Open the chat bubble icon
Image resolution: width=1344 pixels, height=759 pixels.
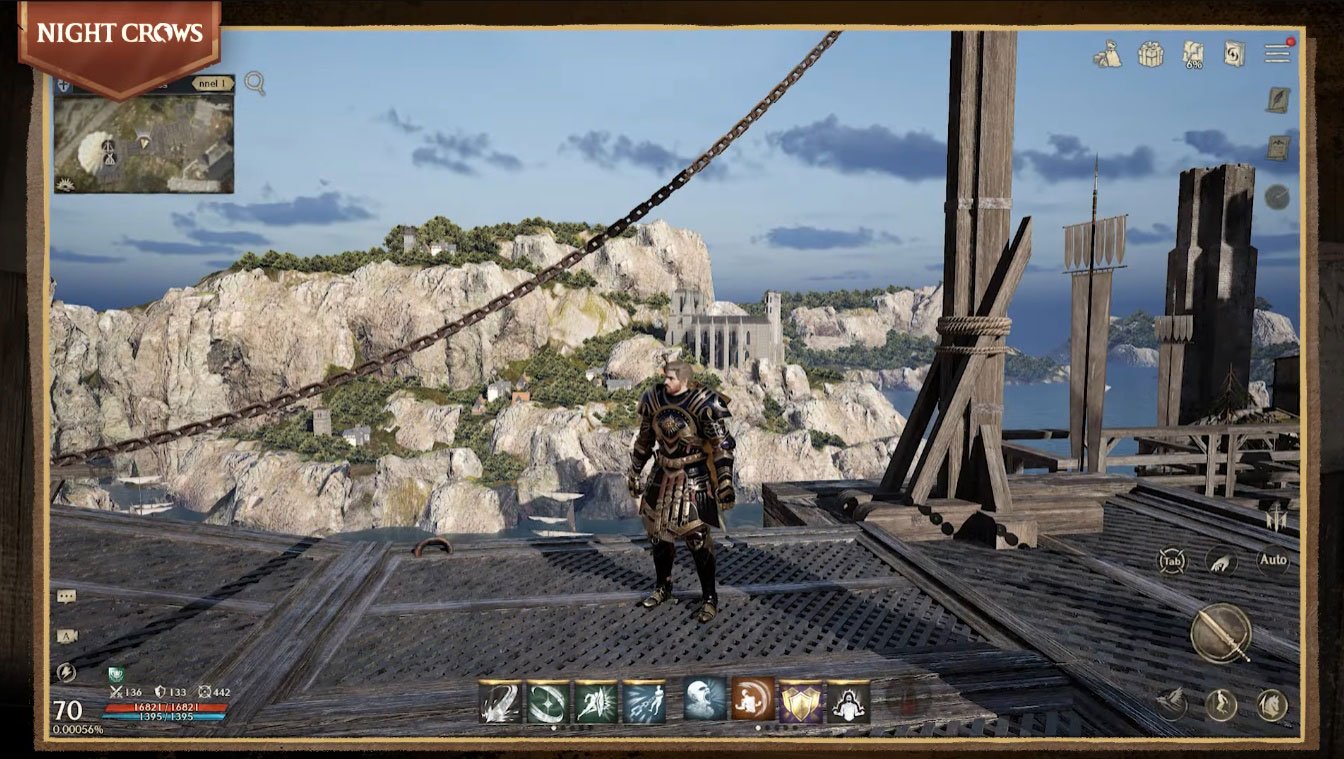[66, 597]
